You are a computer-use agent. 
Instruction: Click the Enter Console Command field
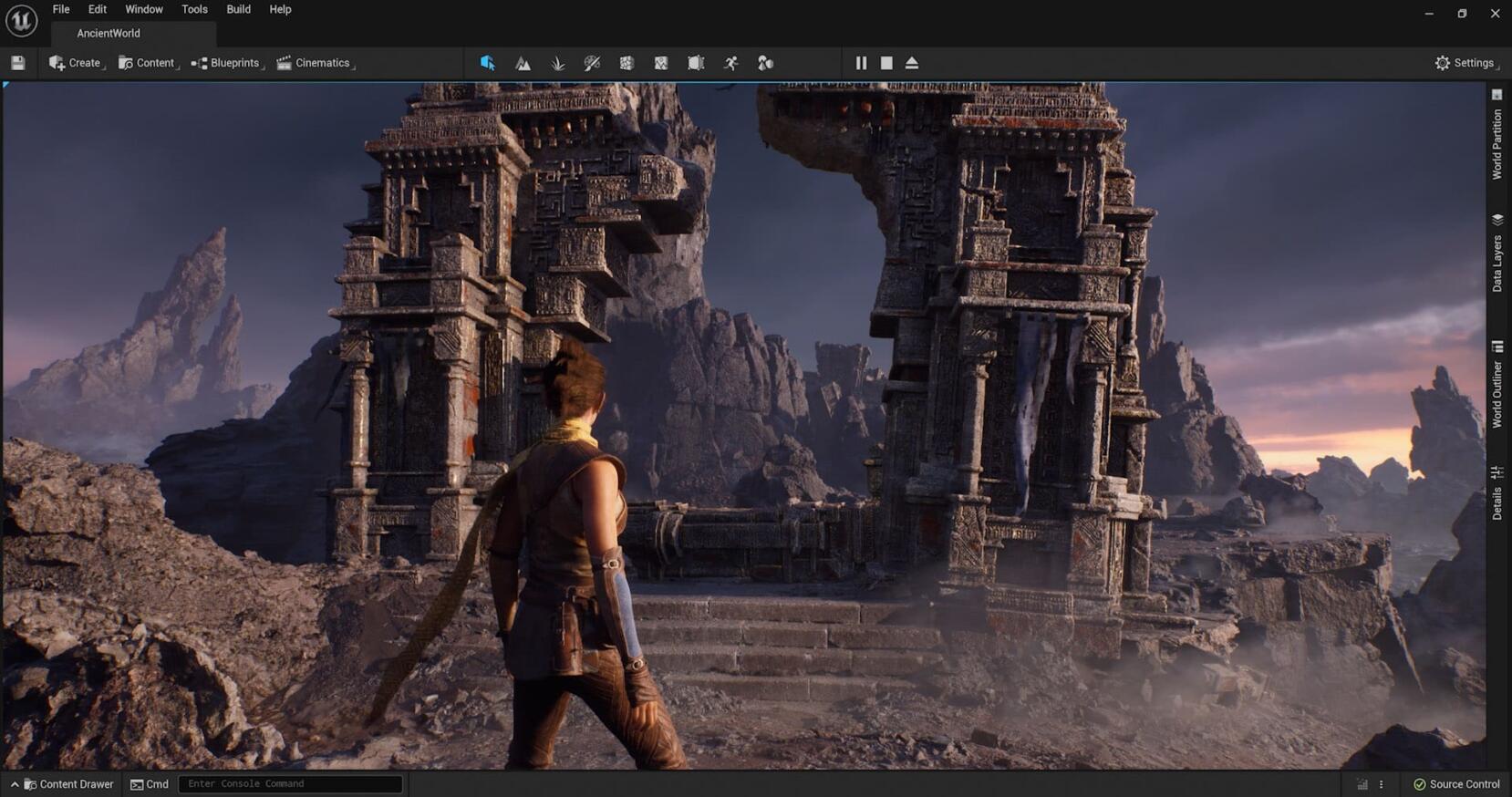coord(290,783)
